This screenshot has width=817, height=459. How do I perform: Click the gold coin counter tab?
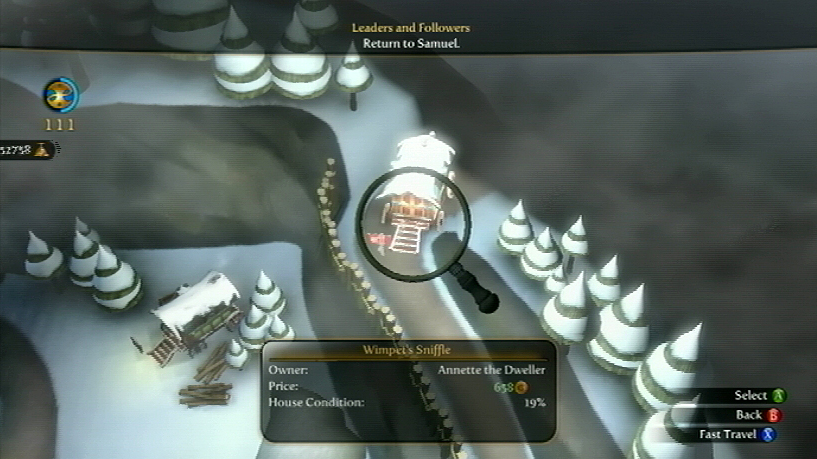pyautogui.click(x=26, y=150)
